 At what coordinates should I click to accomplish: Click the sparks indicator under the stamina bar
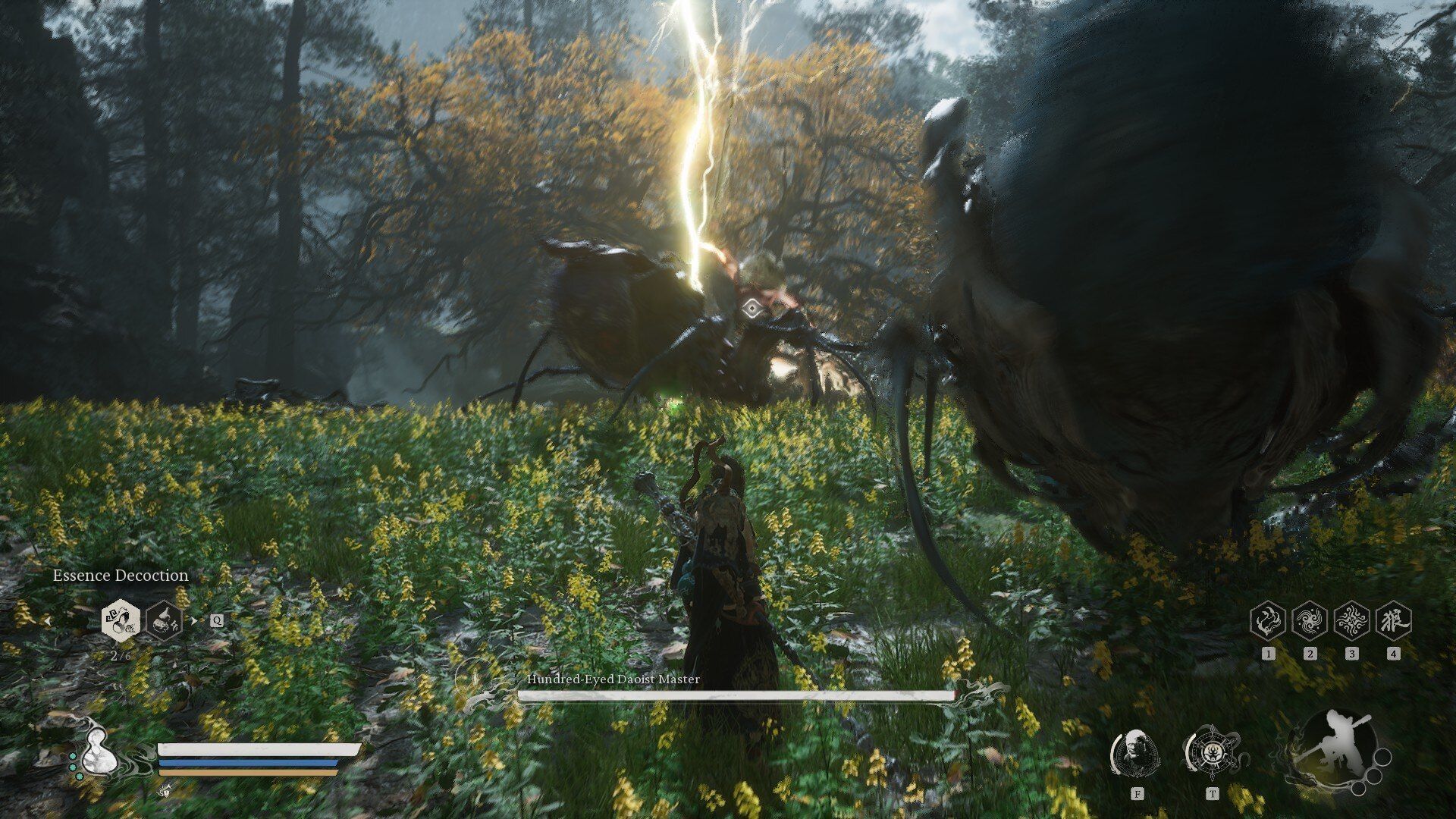[165, 790]
